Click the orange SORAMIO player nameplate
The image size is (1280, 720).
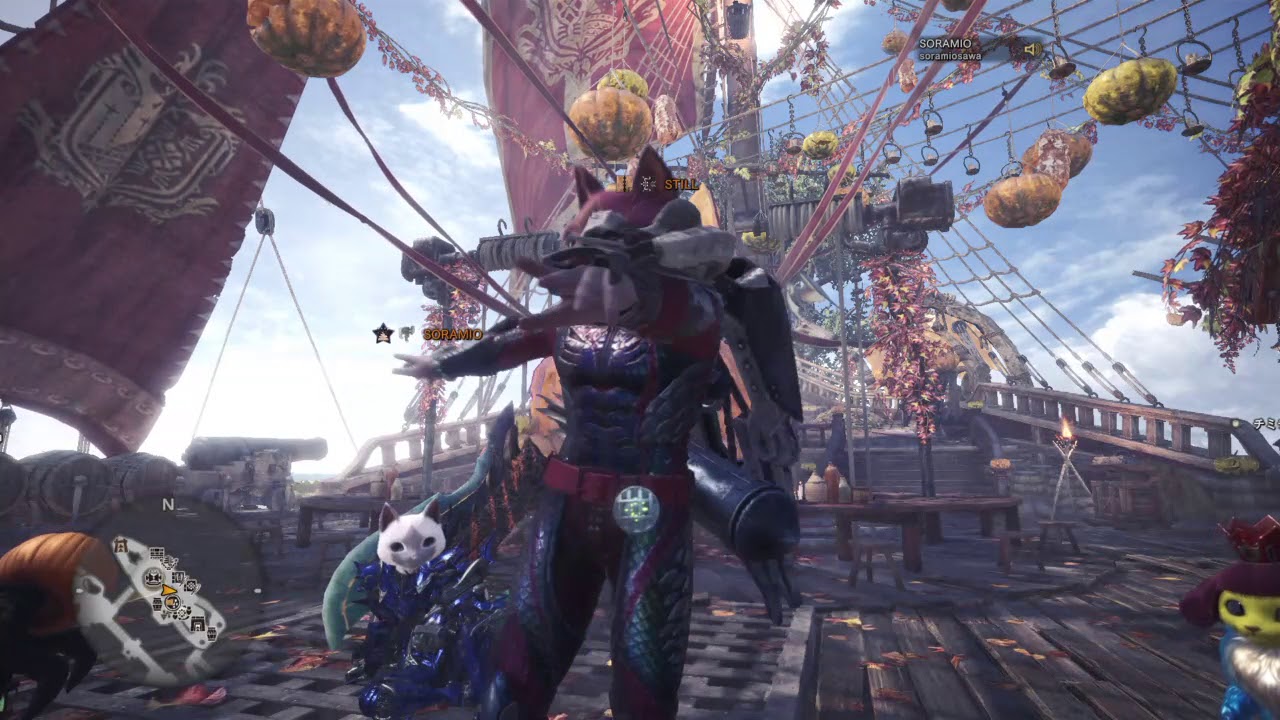[x=452, y=334]
